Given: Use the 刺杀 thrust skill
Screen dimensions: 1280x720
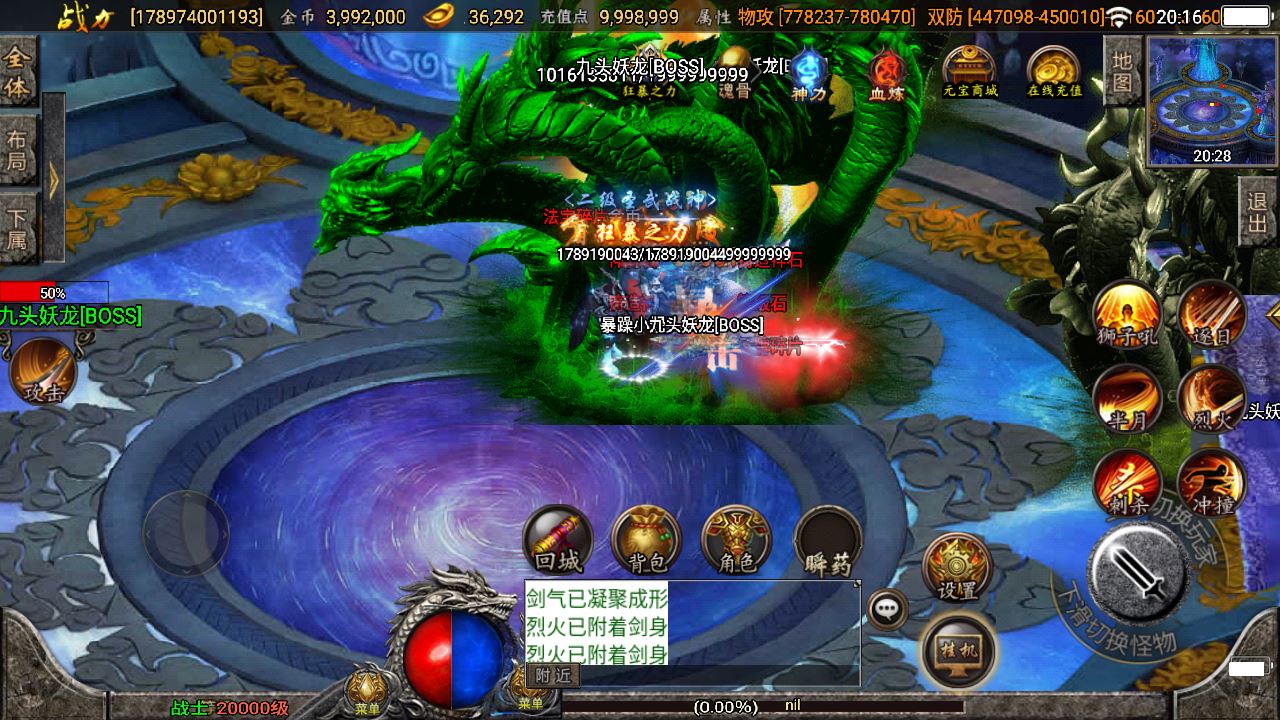Looking at the screenshot, I should (x=1127, y=484).
